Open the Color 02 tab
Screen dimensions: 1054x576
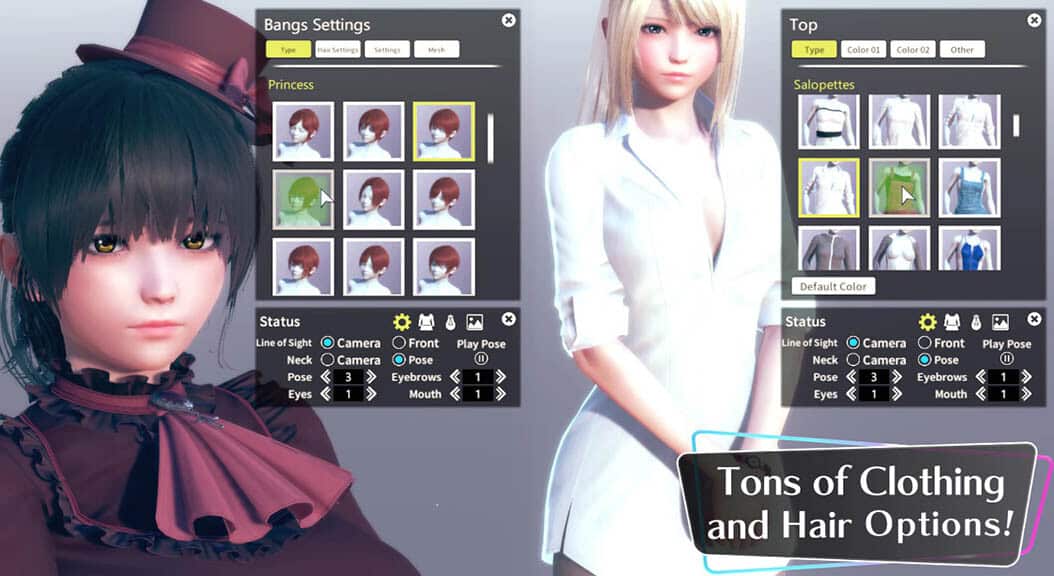pos(914,49)
